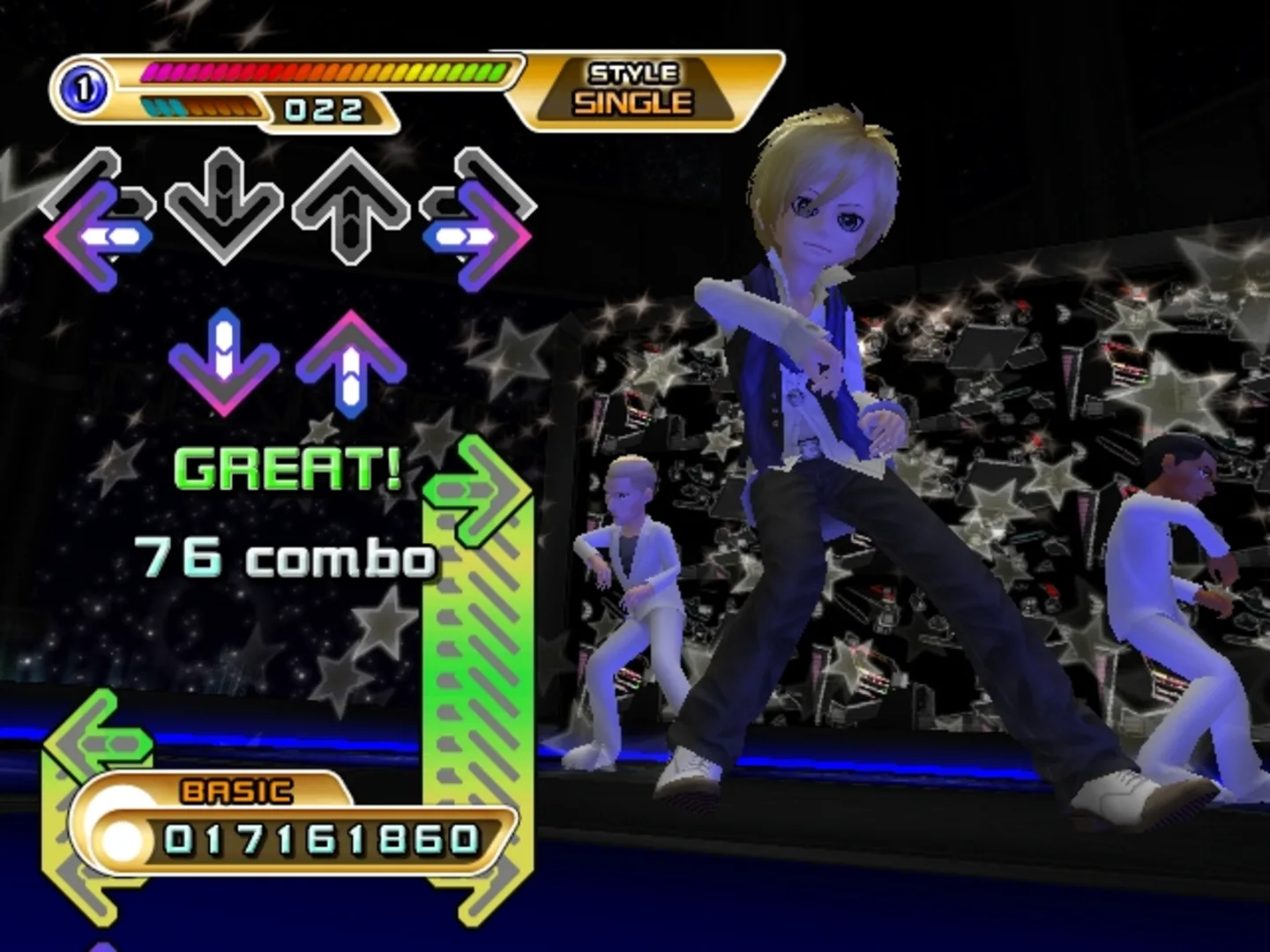The height and width of the screenshot is (952, 1270).
Task: Select the GREAT! judgment text
Action: (287, 470)
